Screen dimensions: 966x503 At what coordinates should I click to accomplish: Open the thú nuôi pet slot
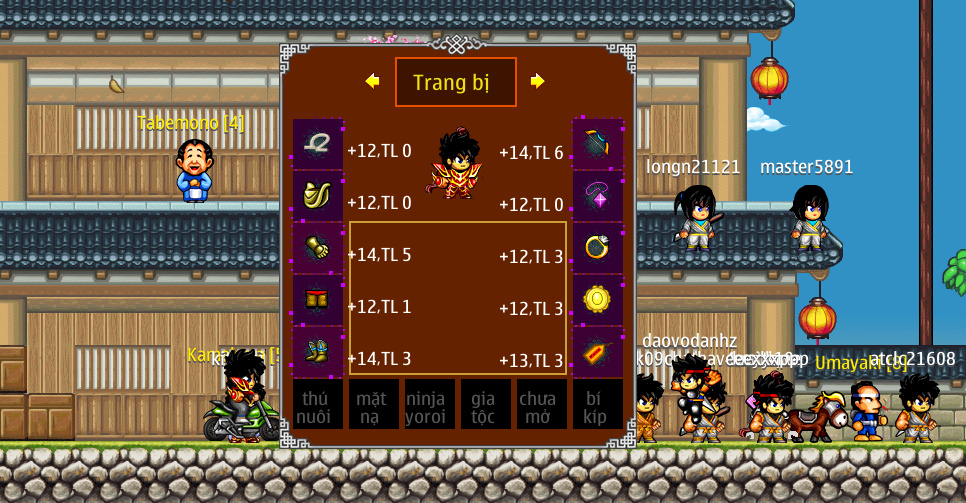point(317,405)
